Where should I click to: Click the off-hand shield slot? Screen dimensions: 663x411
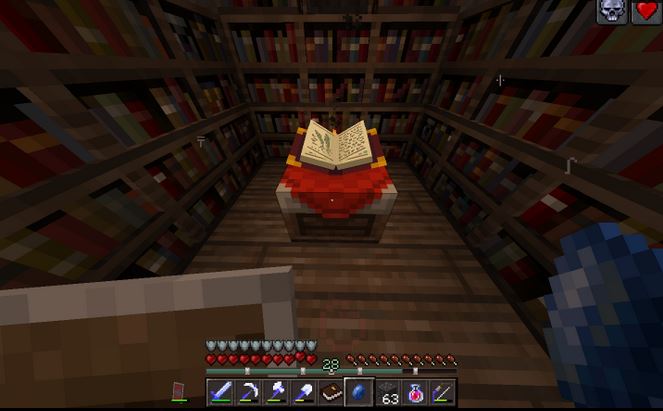tap(180, 391)
